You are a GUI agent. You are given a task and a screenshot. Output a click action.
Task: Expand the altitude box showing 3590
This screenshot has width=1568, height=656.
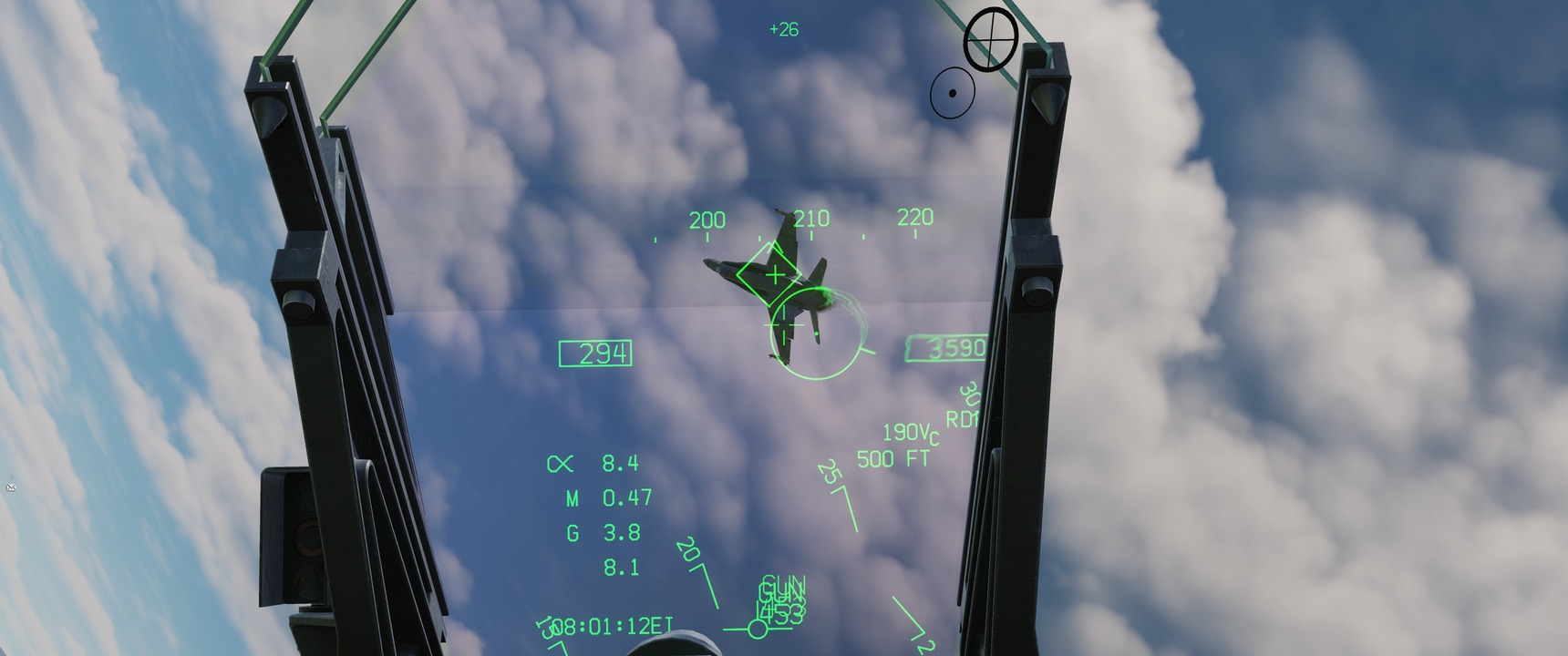point(949,349)
